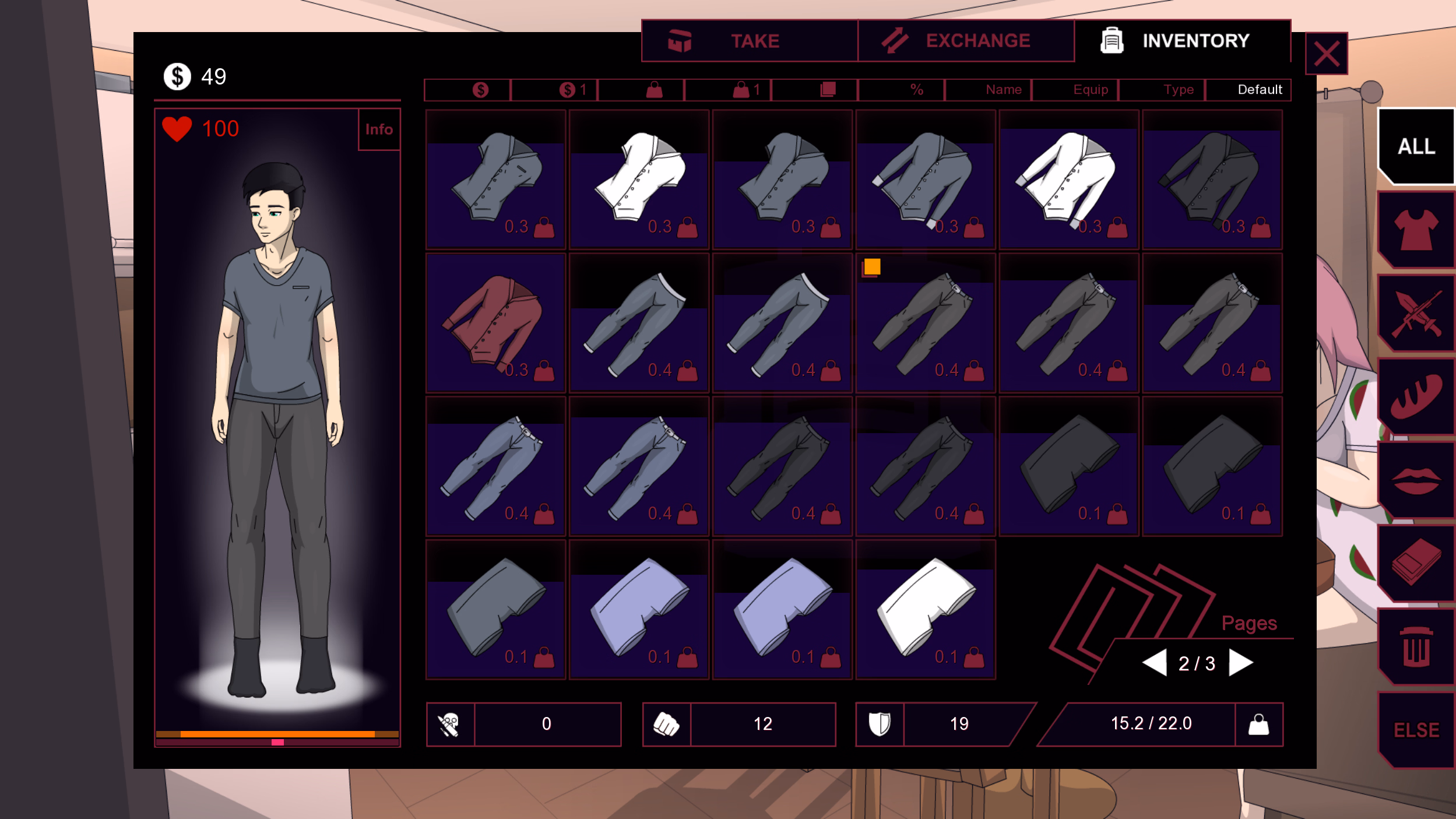Open character Info panel
Viewport: 1456px width, 819px height.
[x=379, y=129]
